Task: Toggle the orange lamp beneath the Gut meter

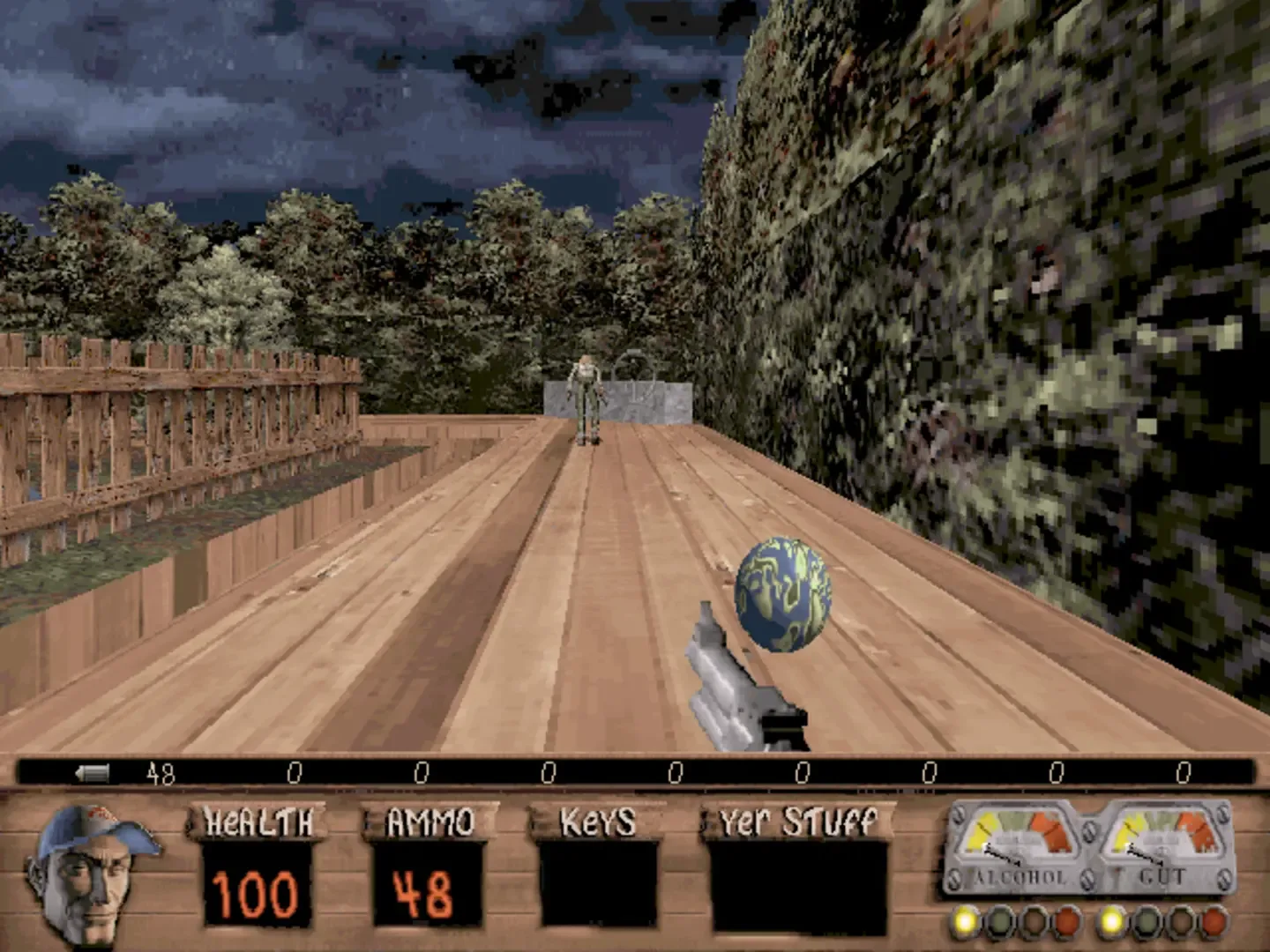Action: [1213, 922]
